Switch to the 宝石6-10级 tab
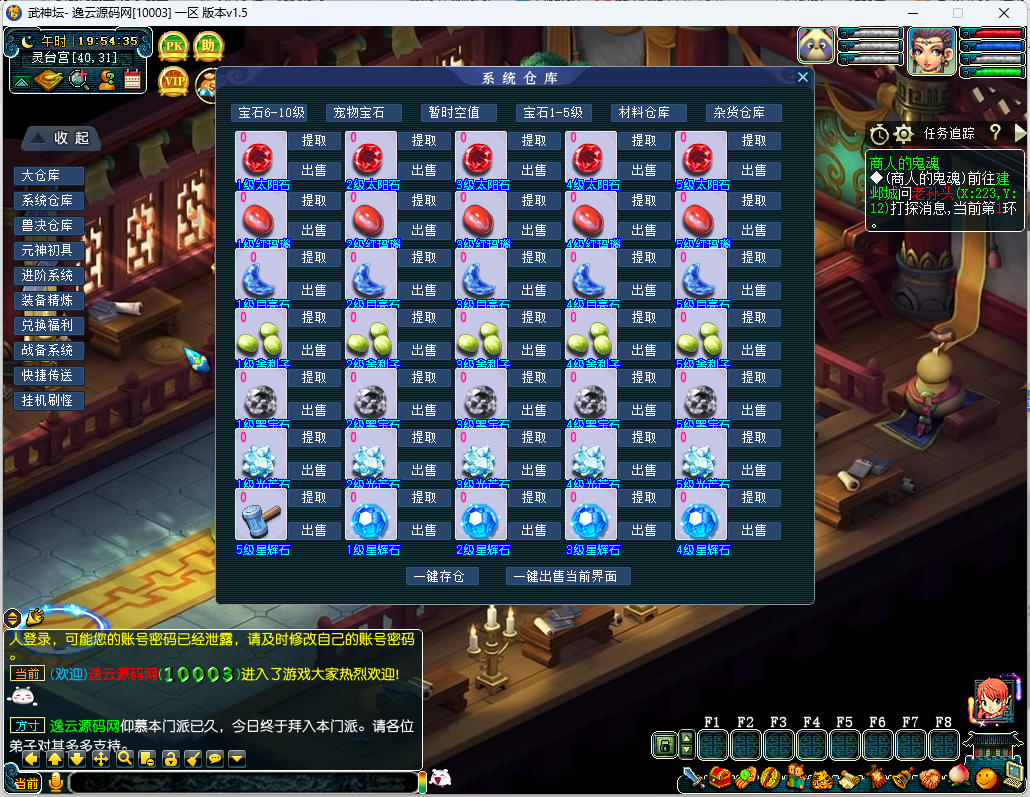The height and width of the screenshot is (797, 1030). pos(268,113)
